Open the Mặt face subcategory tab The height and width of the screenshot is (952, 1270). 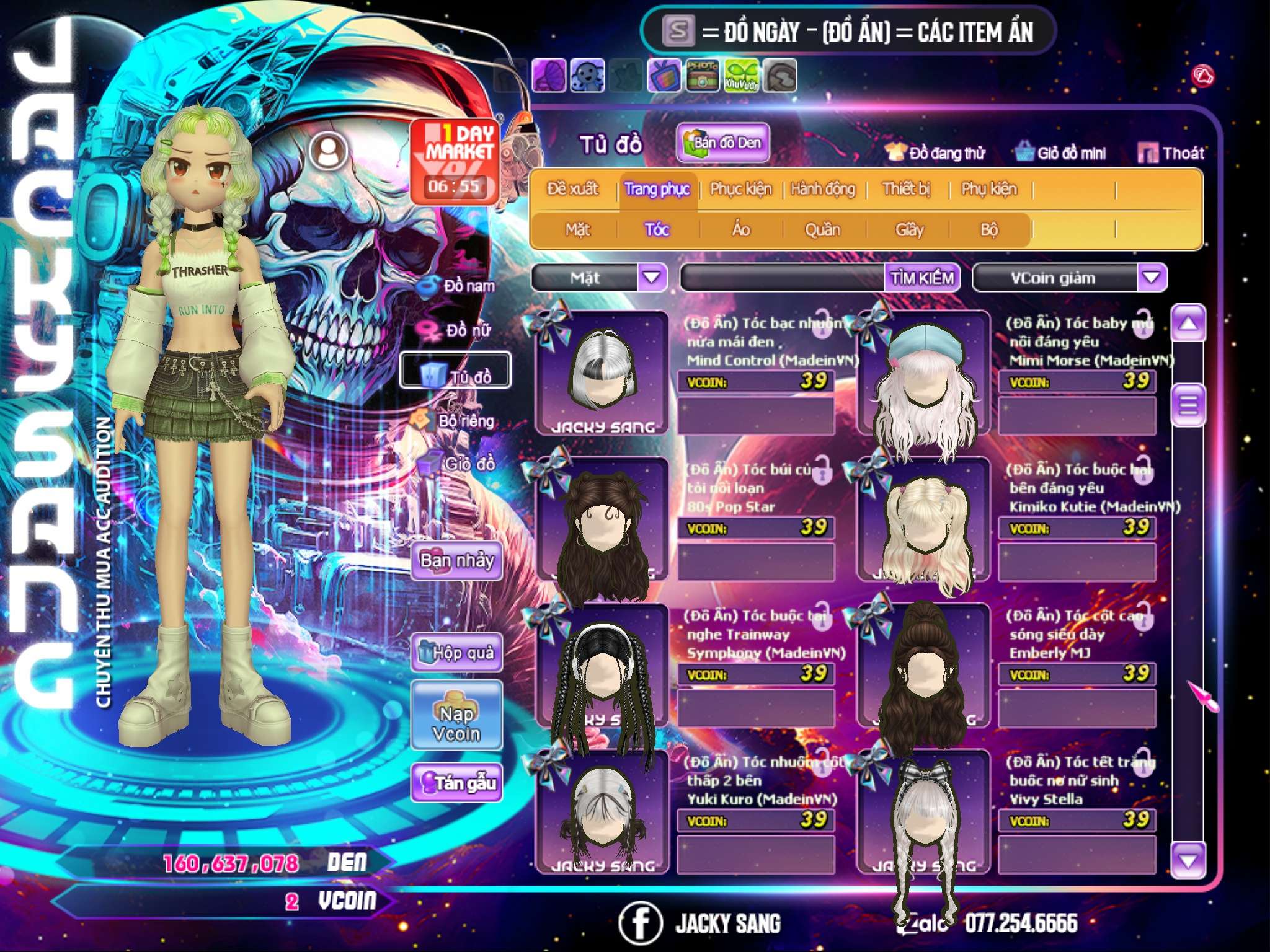(577, 230)
